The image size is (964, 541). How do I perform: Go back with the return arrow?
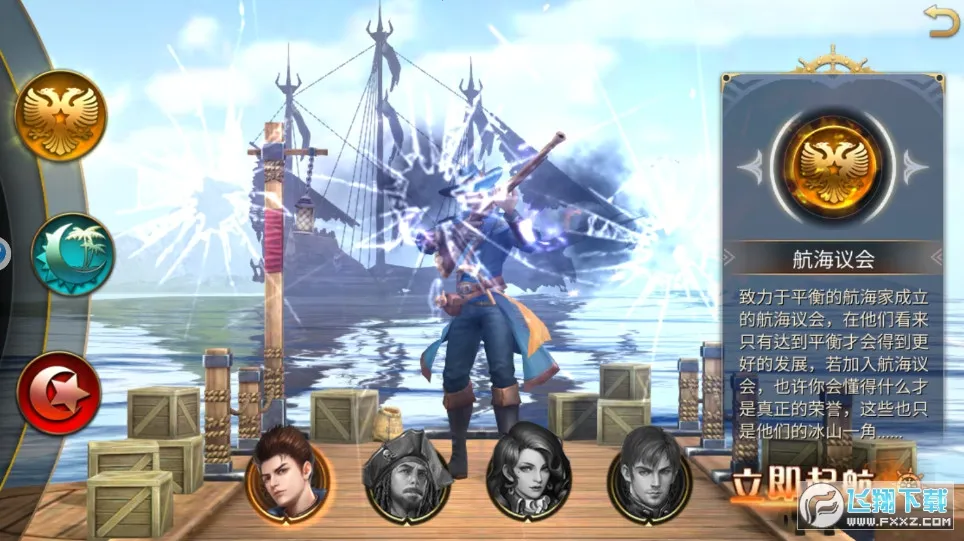coord(941,21)
